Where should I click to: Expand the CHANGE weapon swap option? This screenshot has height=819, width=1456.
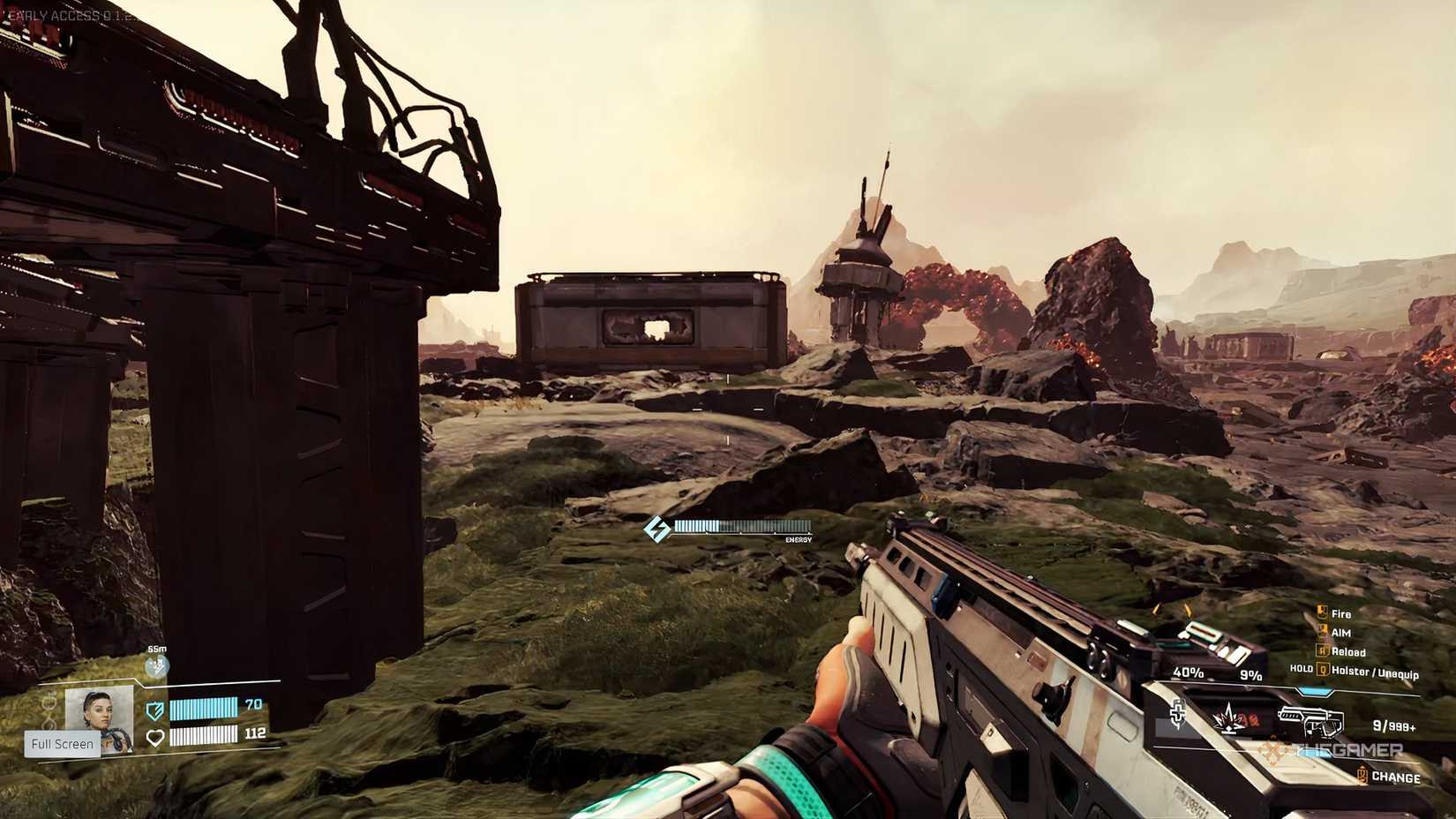point(1394,776)
